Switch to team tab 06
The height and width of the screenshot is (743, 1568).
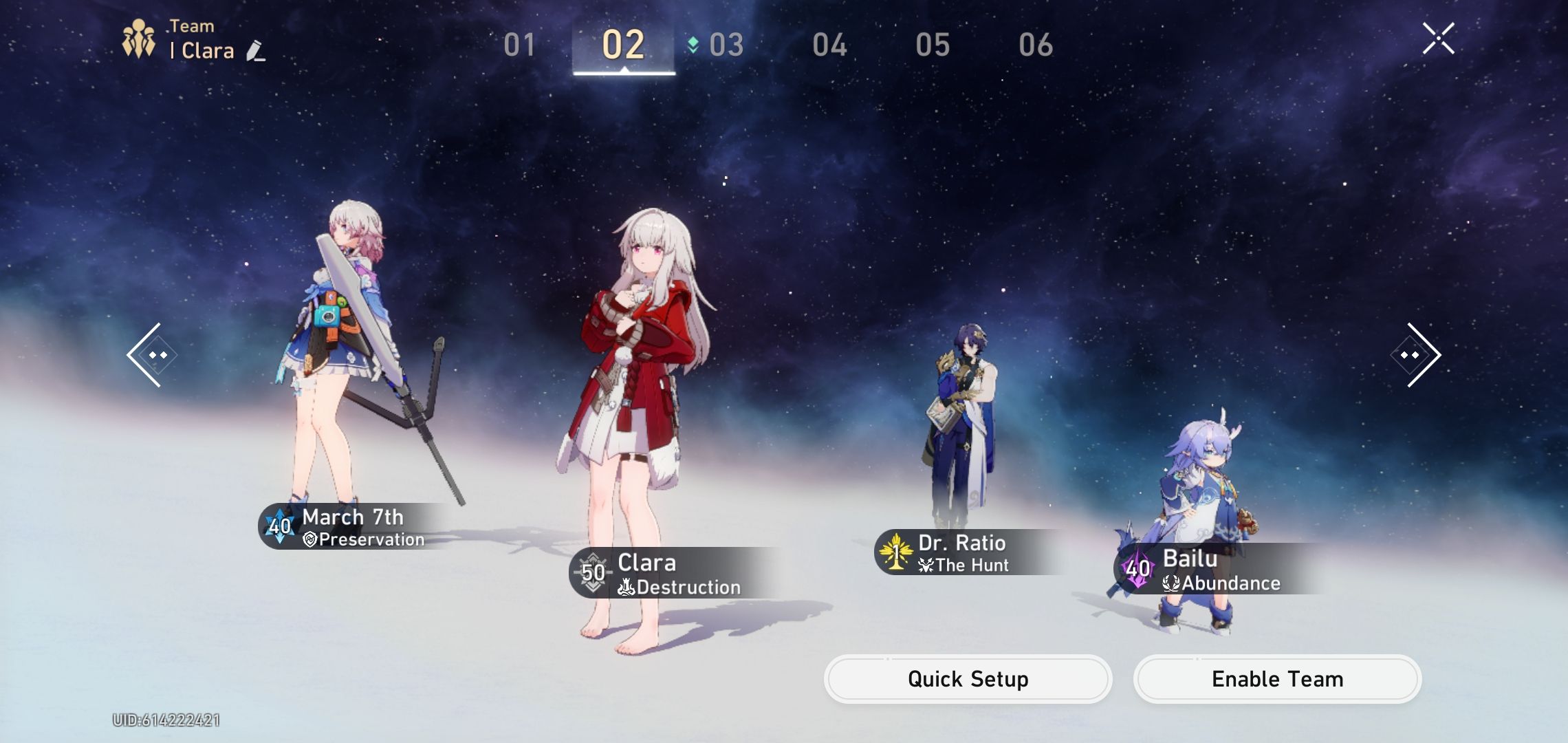1034,43
